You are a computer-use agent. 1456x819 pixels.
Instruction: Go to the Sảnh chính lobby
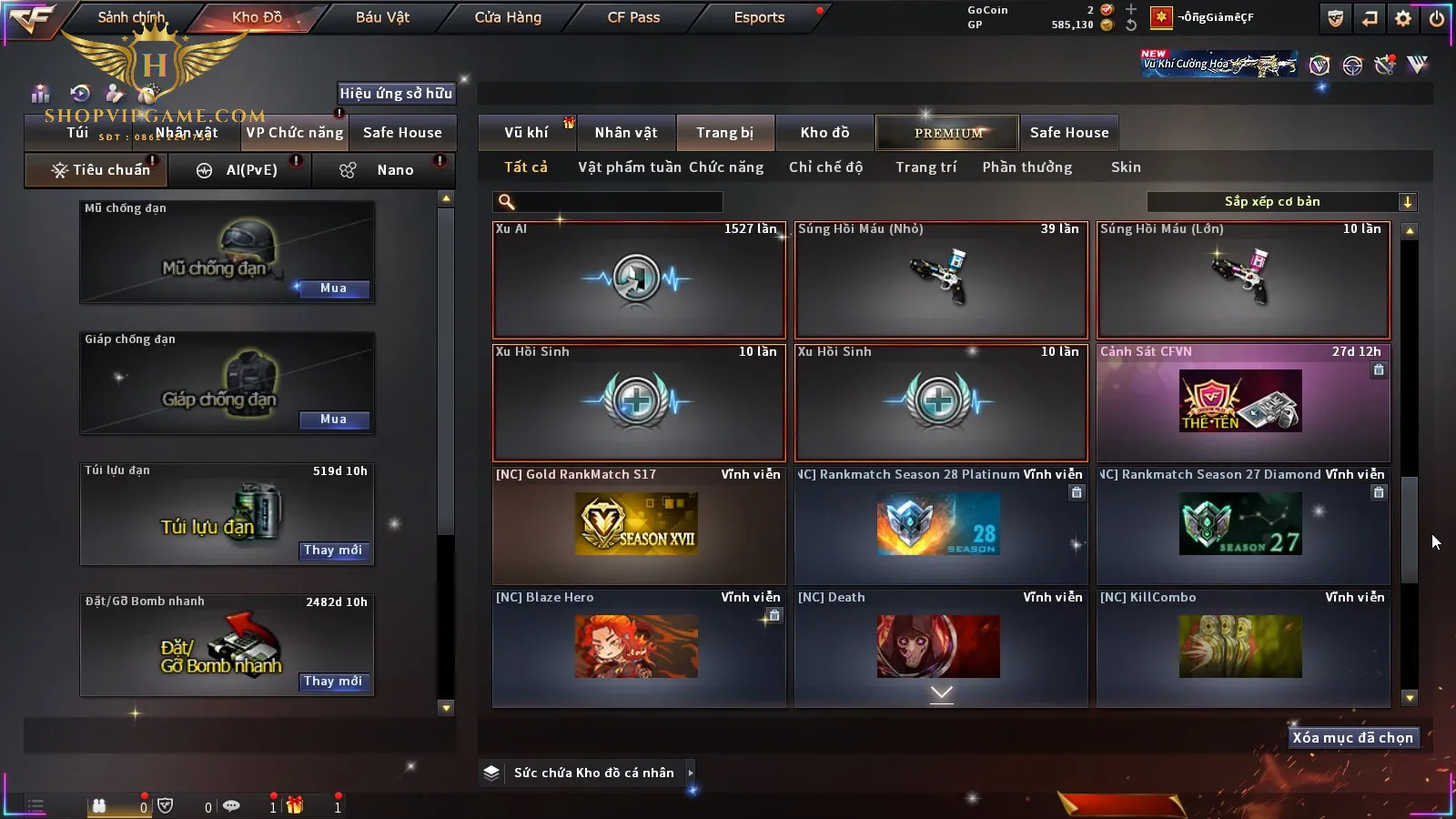[x=131, y=17]
